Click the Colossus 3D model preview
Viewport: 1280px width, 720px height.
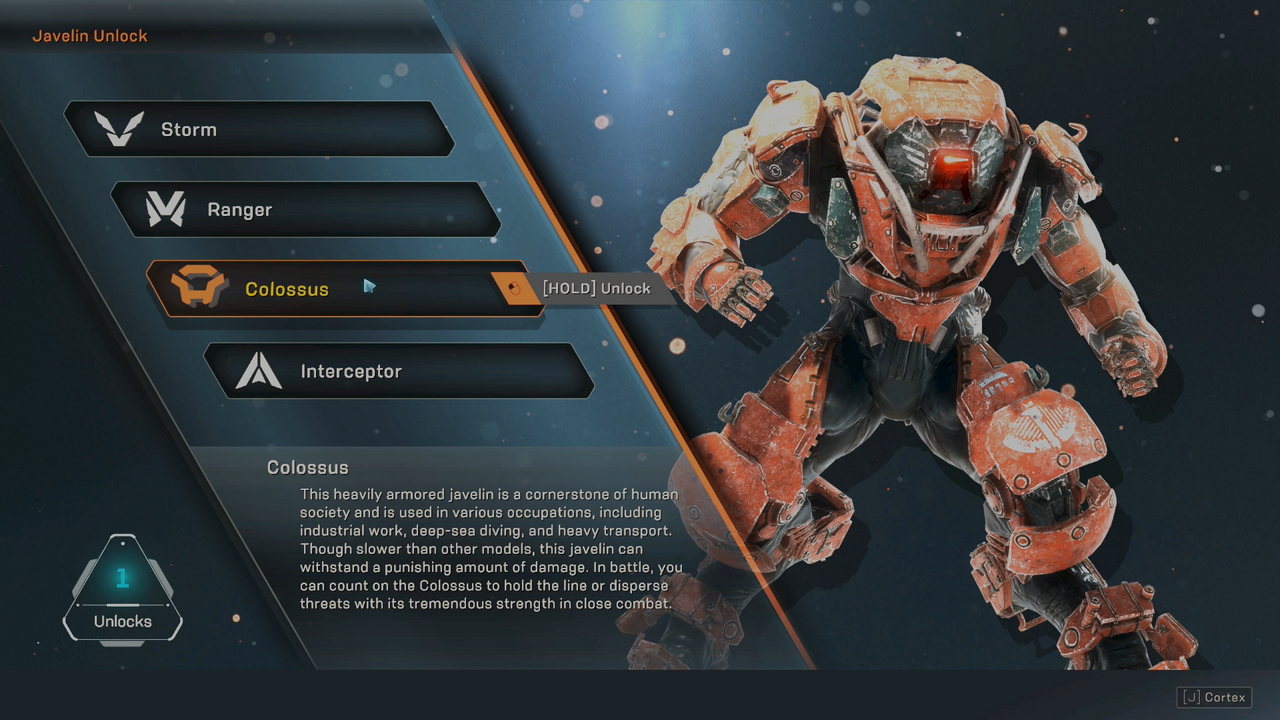pos(940,300)
